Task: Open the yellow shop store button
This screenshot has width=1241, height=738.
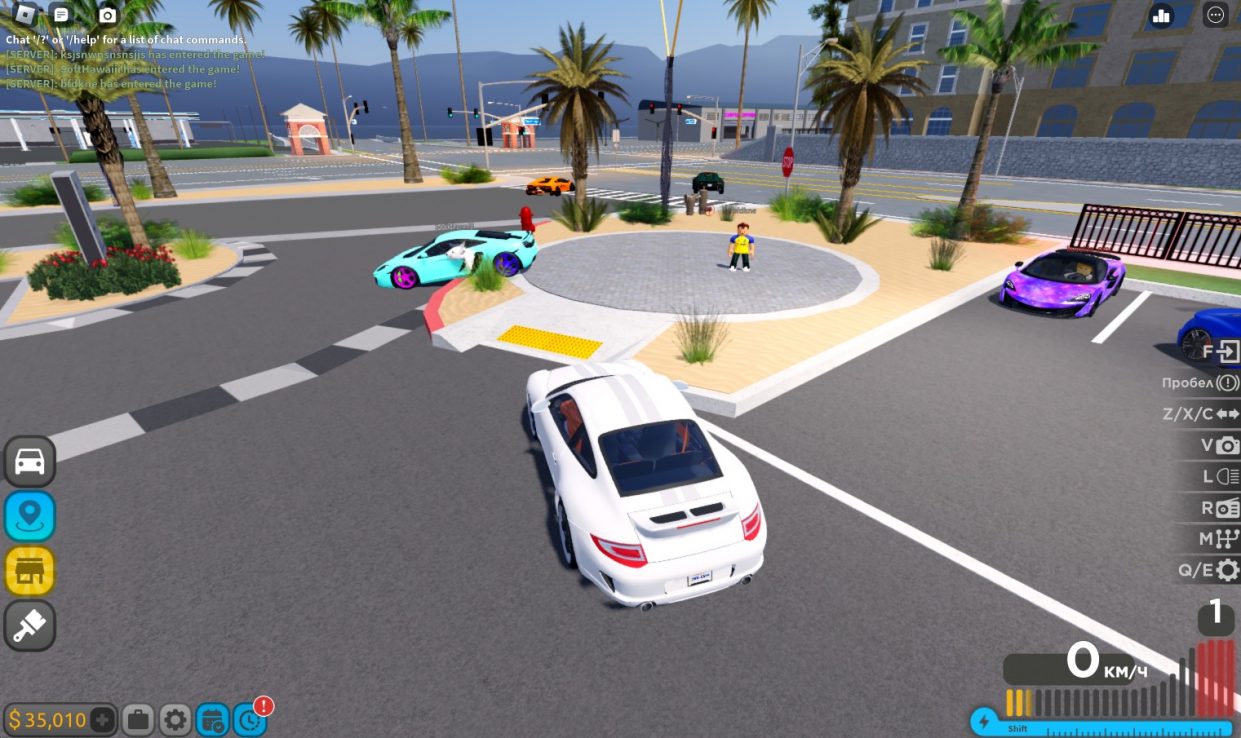Action: pyautogui.click(x=30, y=571)
